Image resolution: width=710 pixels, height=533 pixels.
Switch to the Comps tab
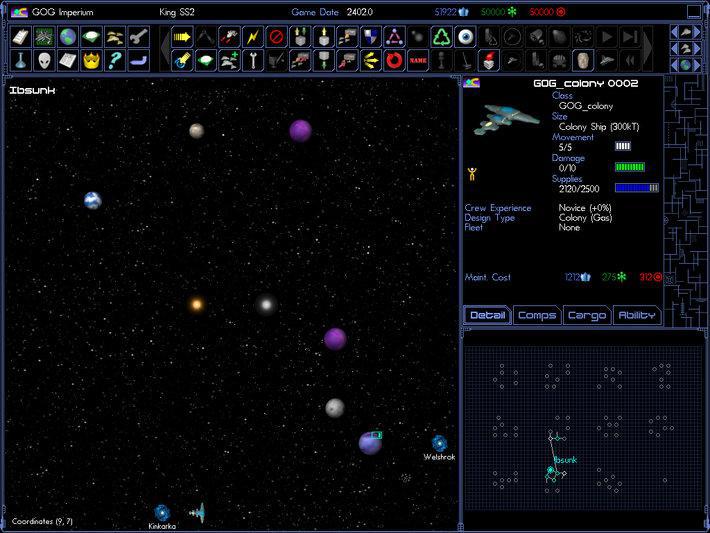pyautogui.click(x=537, y=316)
